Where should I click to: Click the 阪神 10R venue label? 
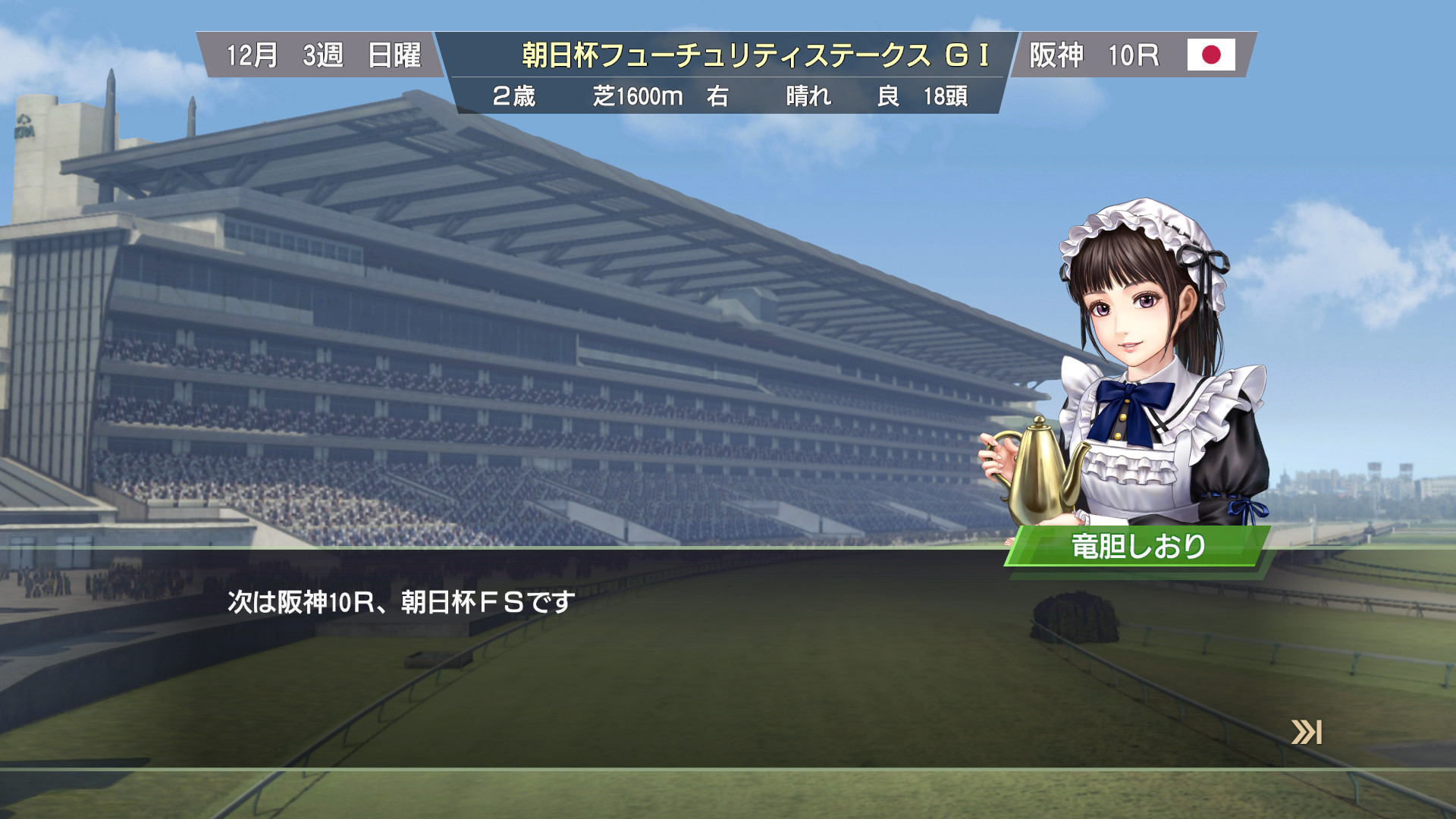tap(1094, 55)
